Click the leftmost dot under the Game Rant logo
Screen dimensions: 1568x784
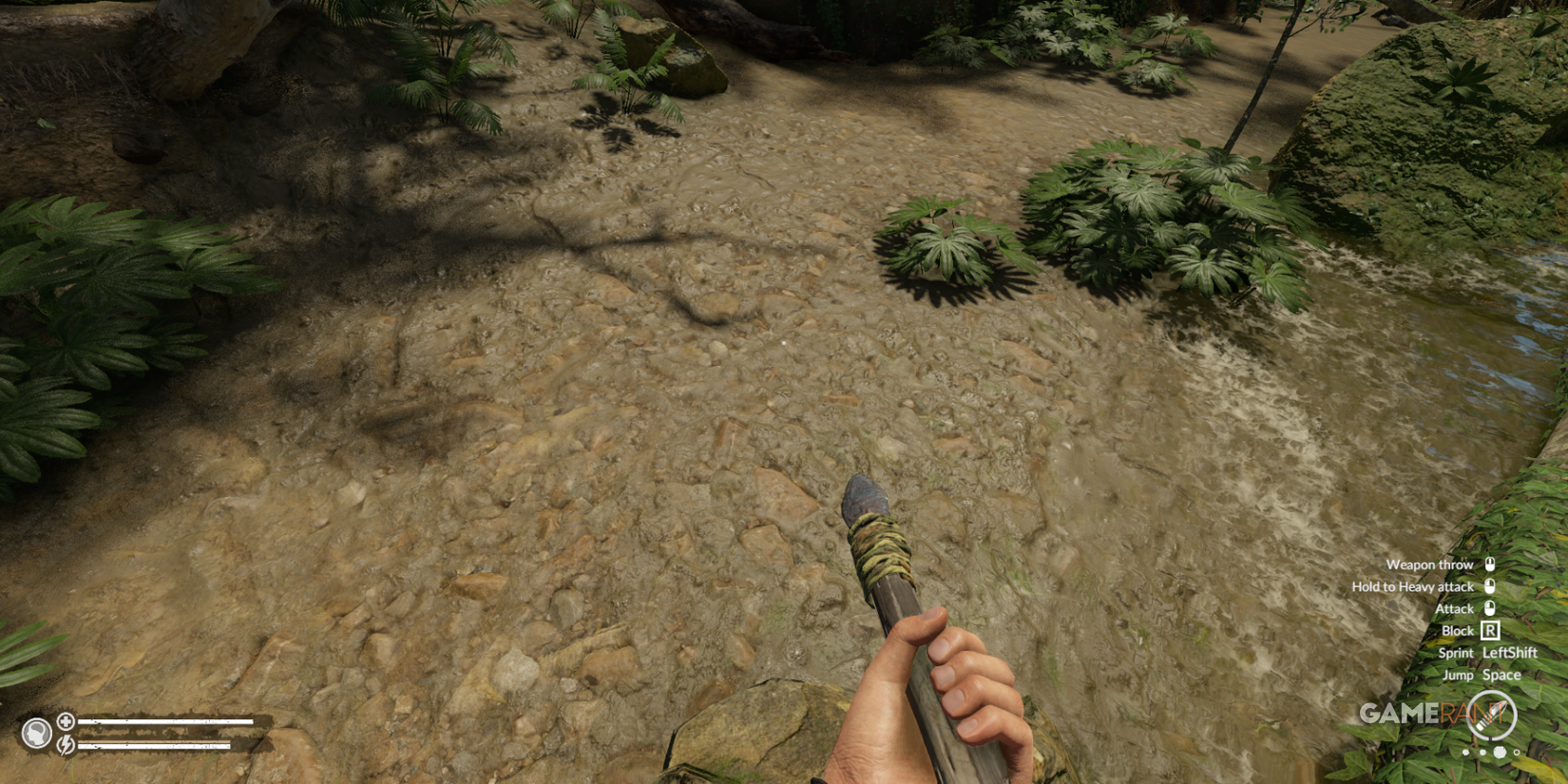(1466, 752)
